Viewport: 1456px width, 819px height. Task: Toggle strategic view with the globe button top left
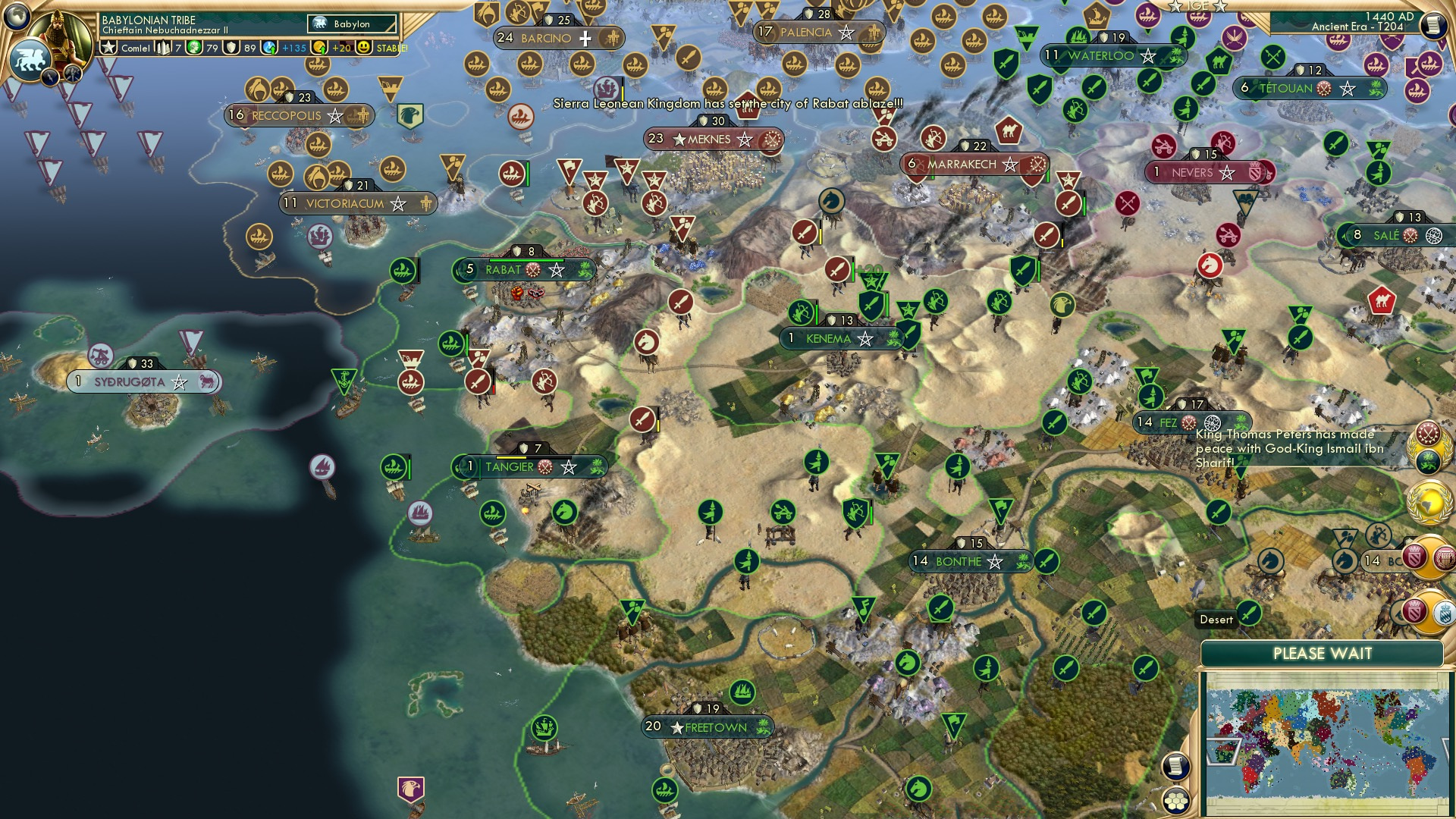tap(18, 15)
